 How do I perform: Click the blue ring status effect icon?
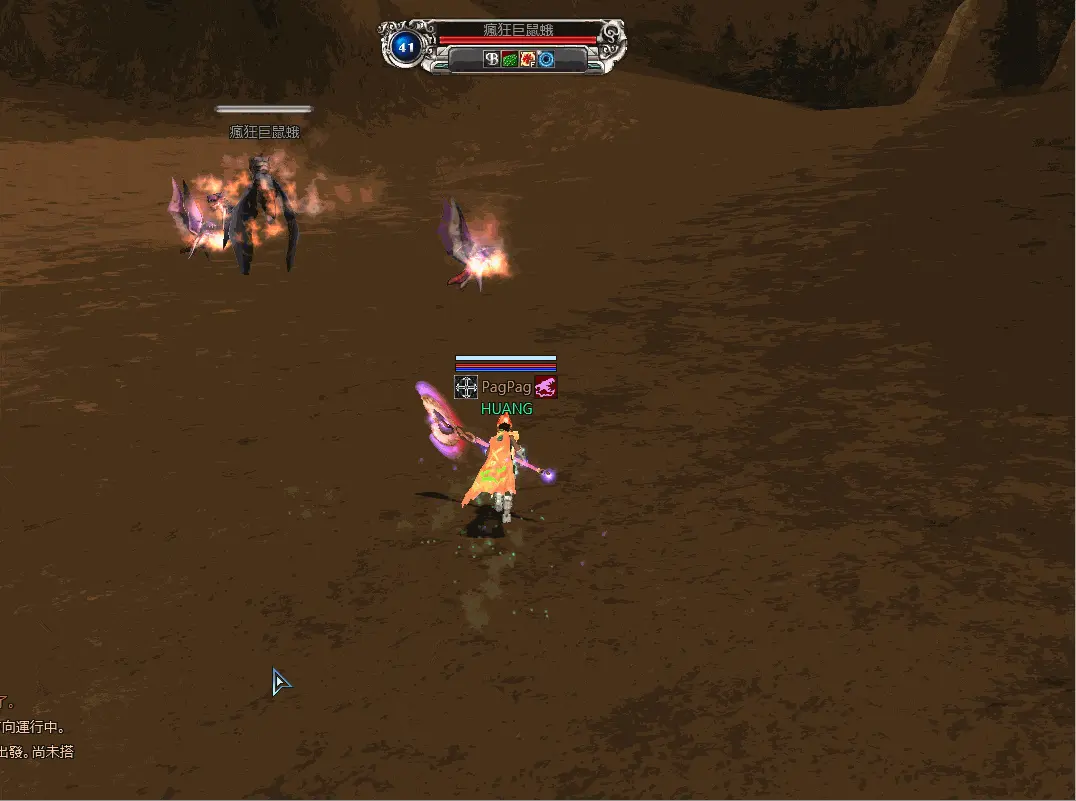546,59
